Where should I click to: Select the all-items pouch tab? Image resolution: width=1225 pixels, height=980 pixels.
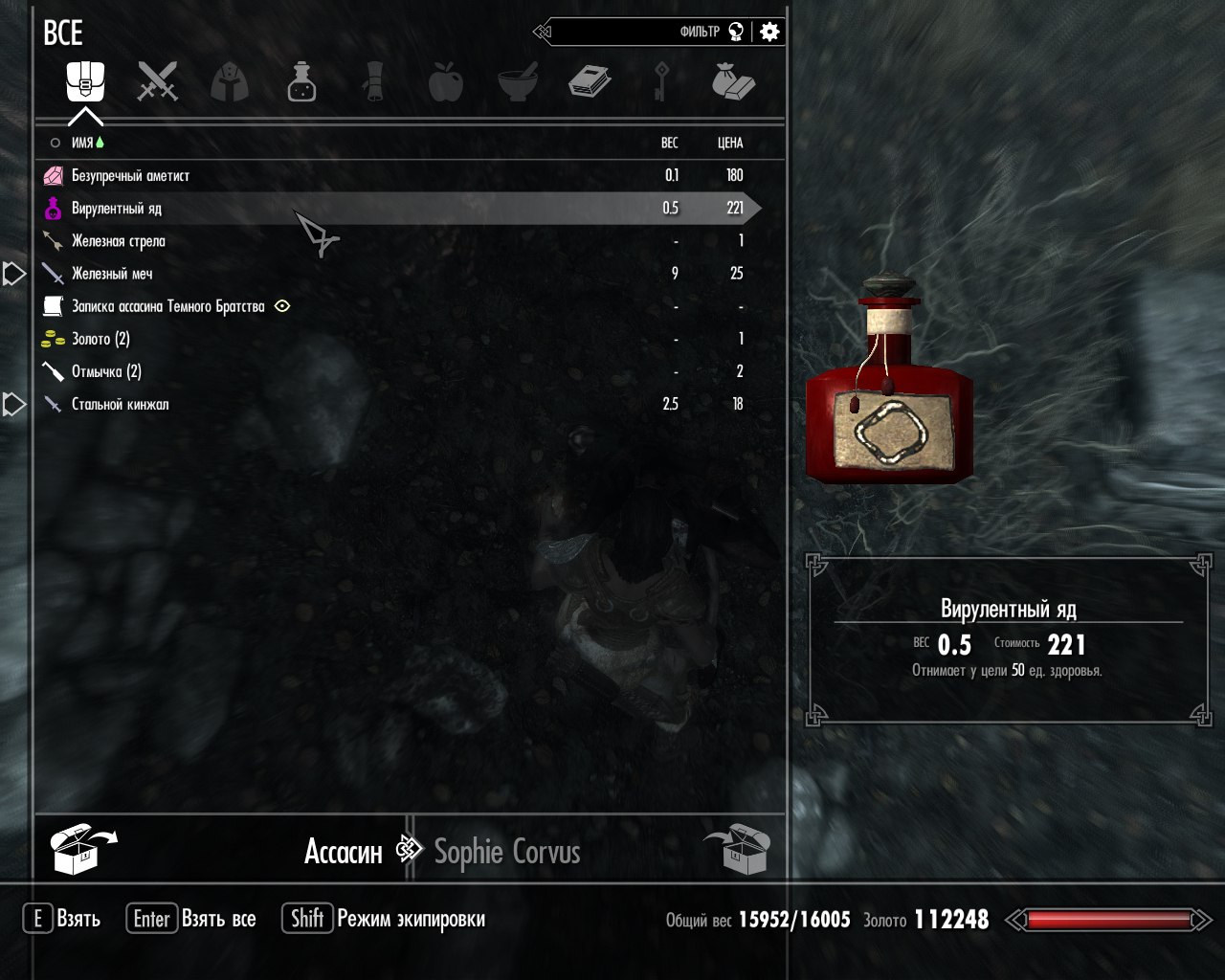pyautogui.click(x=85, y=81)
